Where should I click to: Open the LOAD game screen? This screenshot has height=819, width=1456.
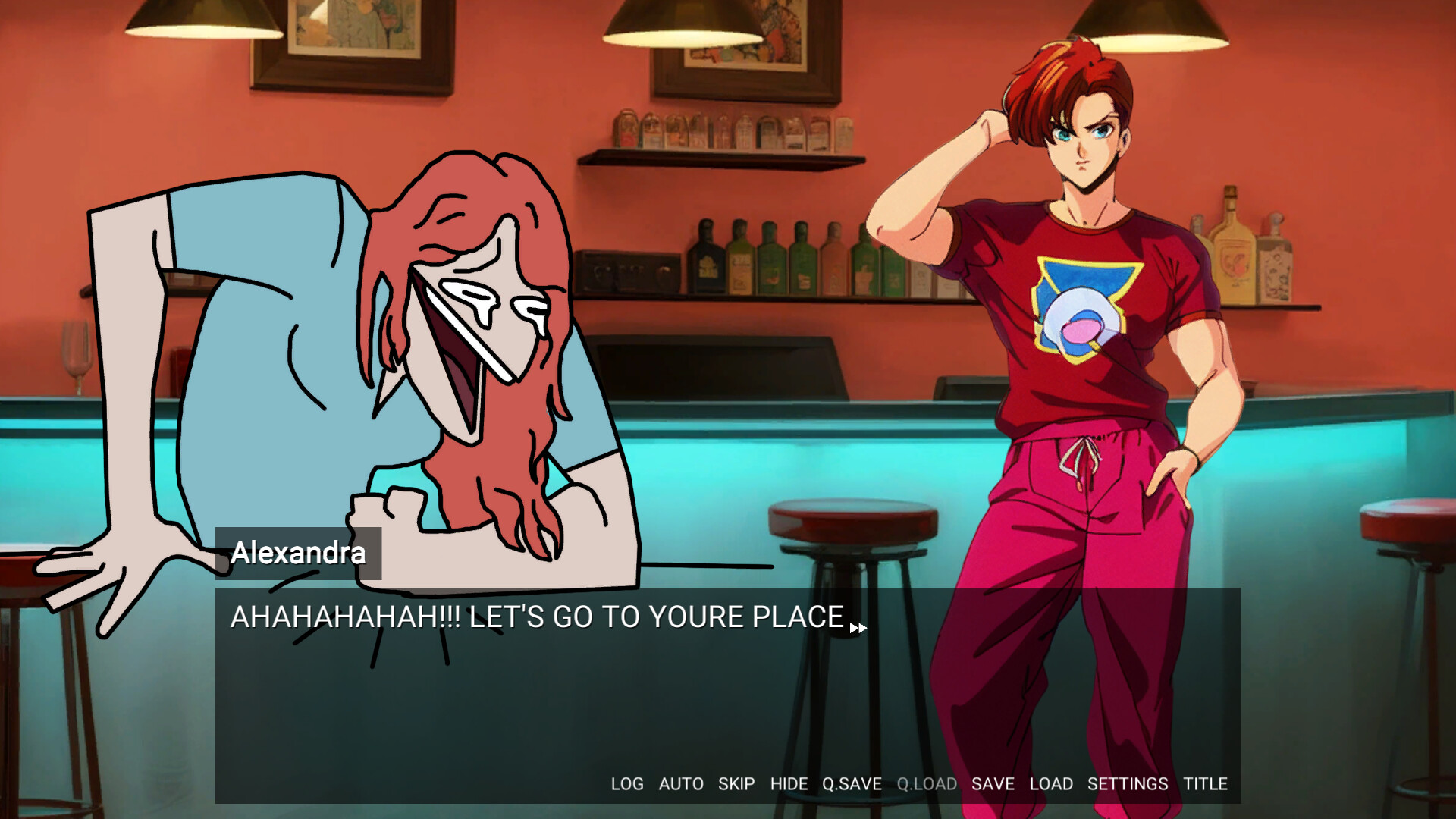point(1051,784)
